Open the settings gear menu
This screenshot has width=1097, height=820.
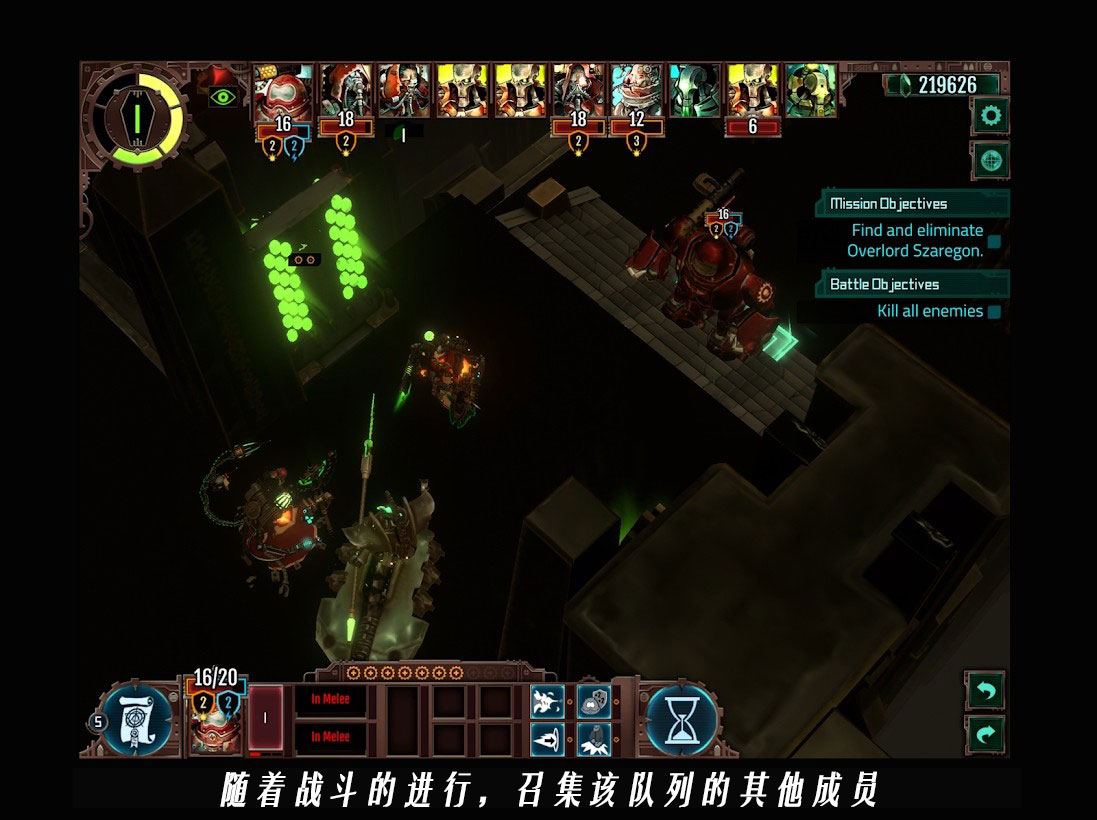(x=991, y=116)
